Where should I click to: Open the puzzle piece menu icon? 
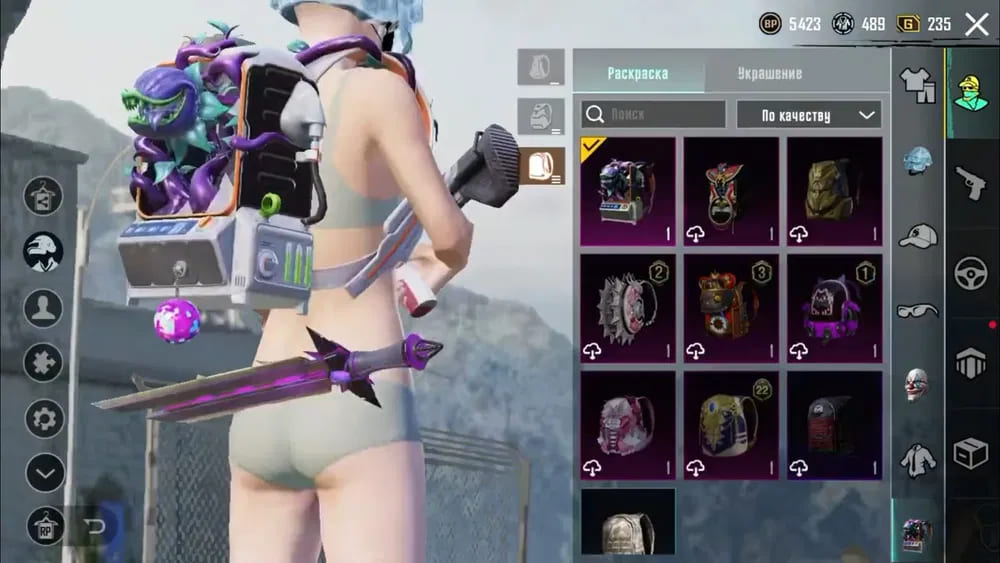click(x=44, y=362)
